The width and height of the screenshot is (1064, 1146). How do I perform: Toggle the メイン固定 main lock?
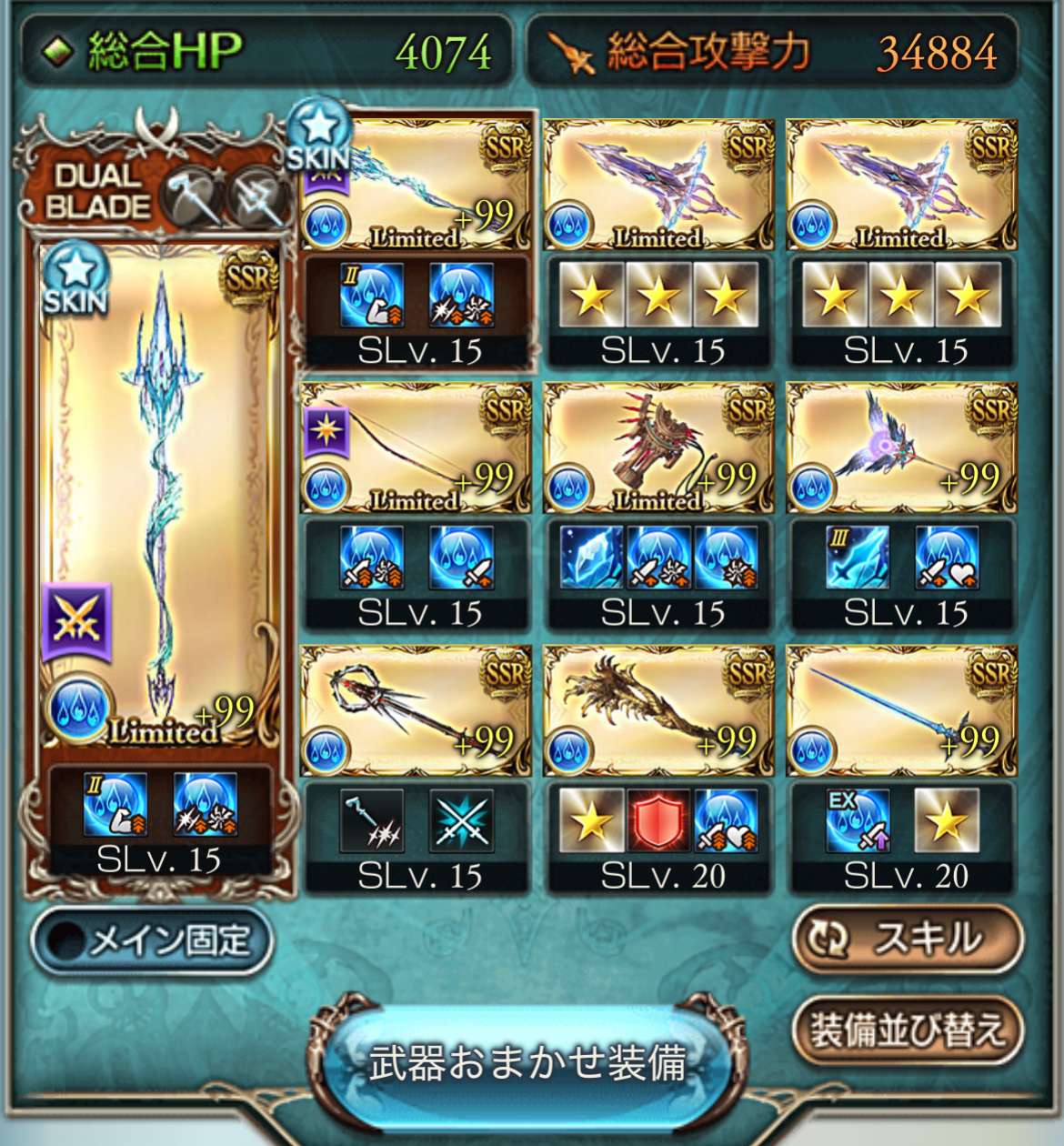point(152,940)
